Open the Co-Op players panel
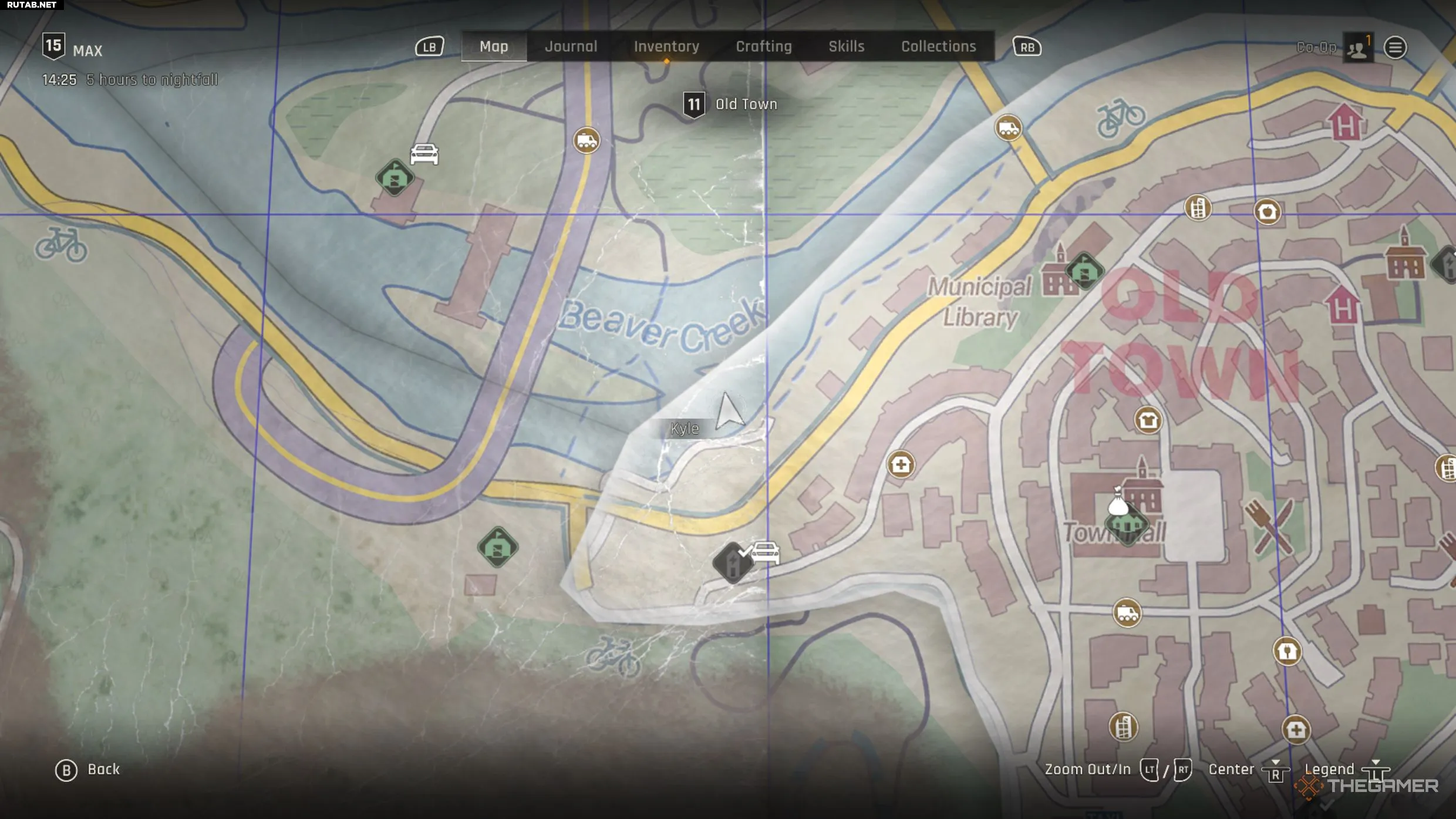Image resolution: width=1456 pixels, height=819 pixels. pyautogui.click(x=1357, y=48)
